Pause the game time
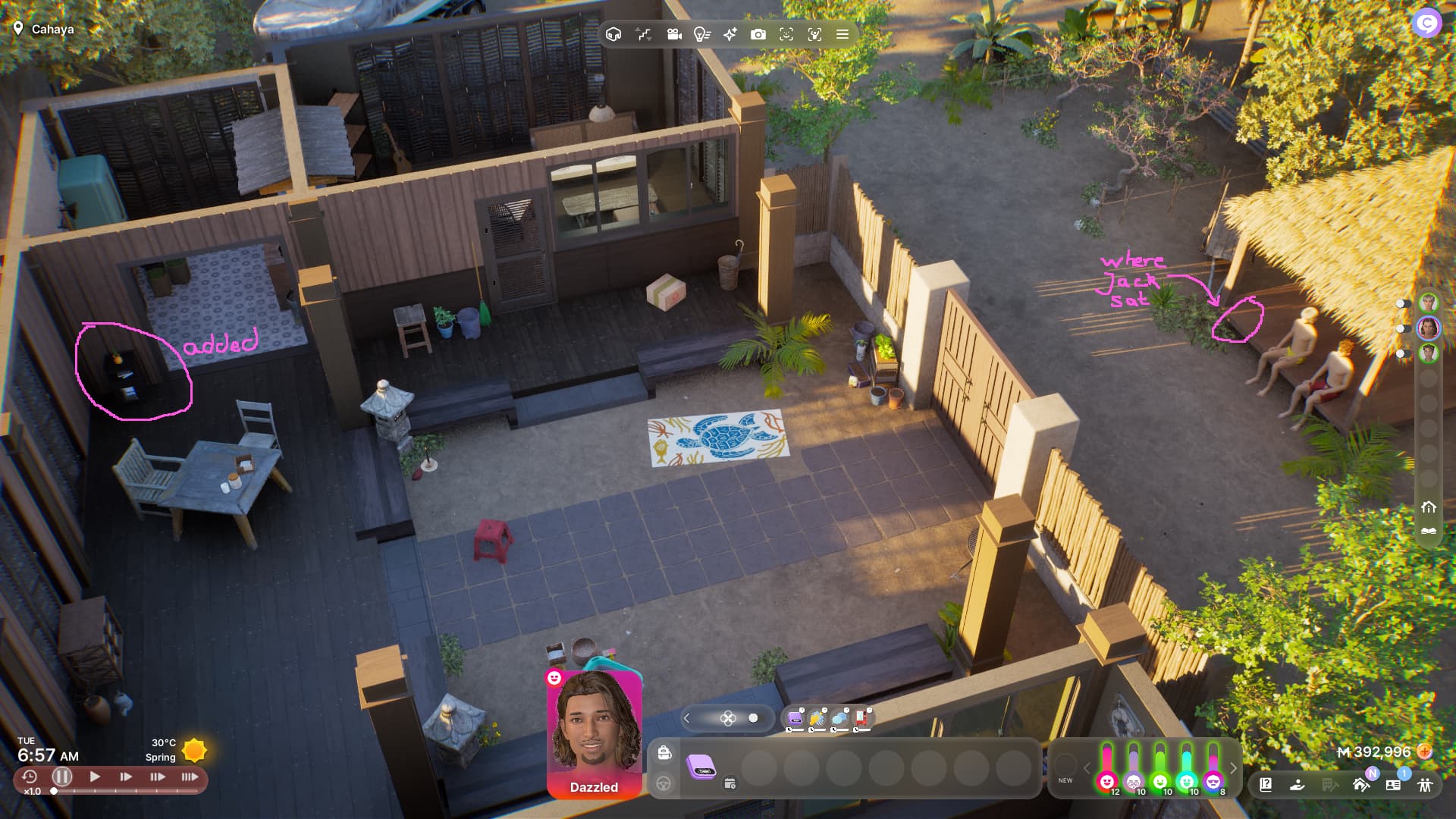The width and height of the screenshot is (1456, 819). tap(62, 777)
